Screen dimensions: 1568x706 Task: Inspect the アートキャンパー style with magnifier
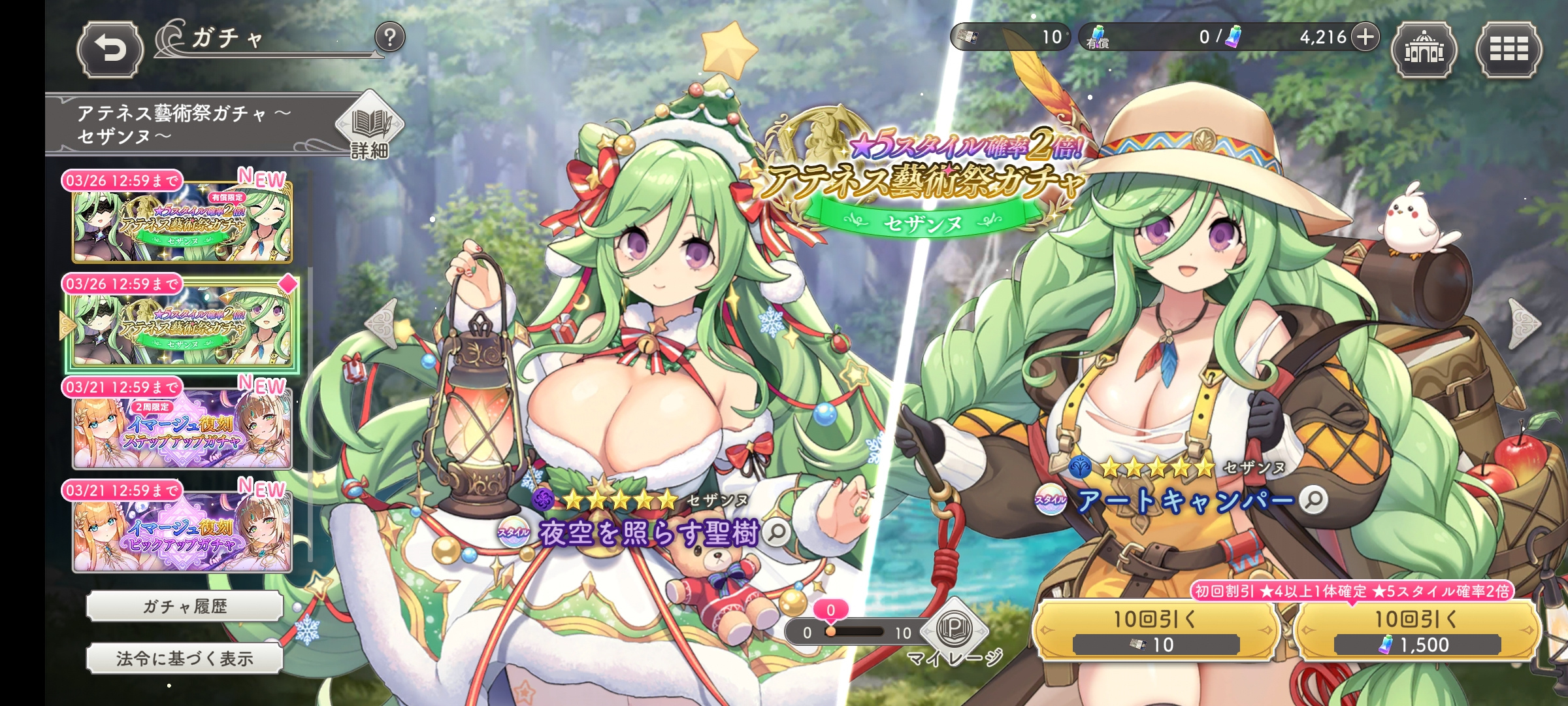[1313, 499]
